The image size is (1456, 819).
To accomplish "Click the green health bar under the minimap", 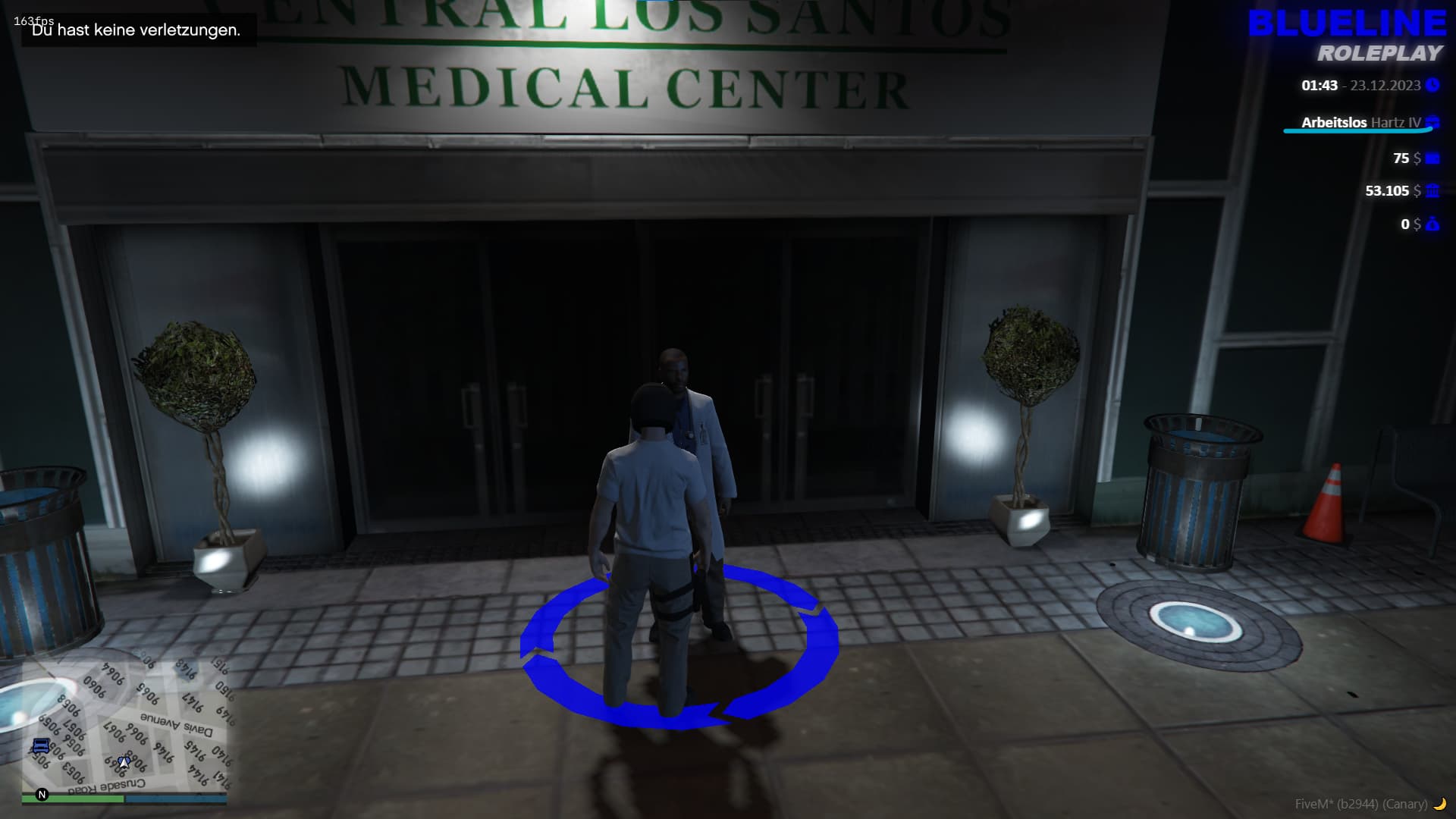I will coord(73,798).
